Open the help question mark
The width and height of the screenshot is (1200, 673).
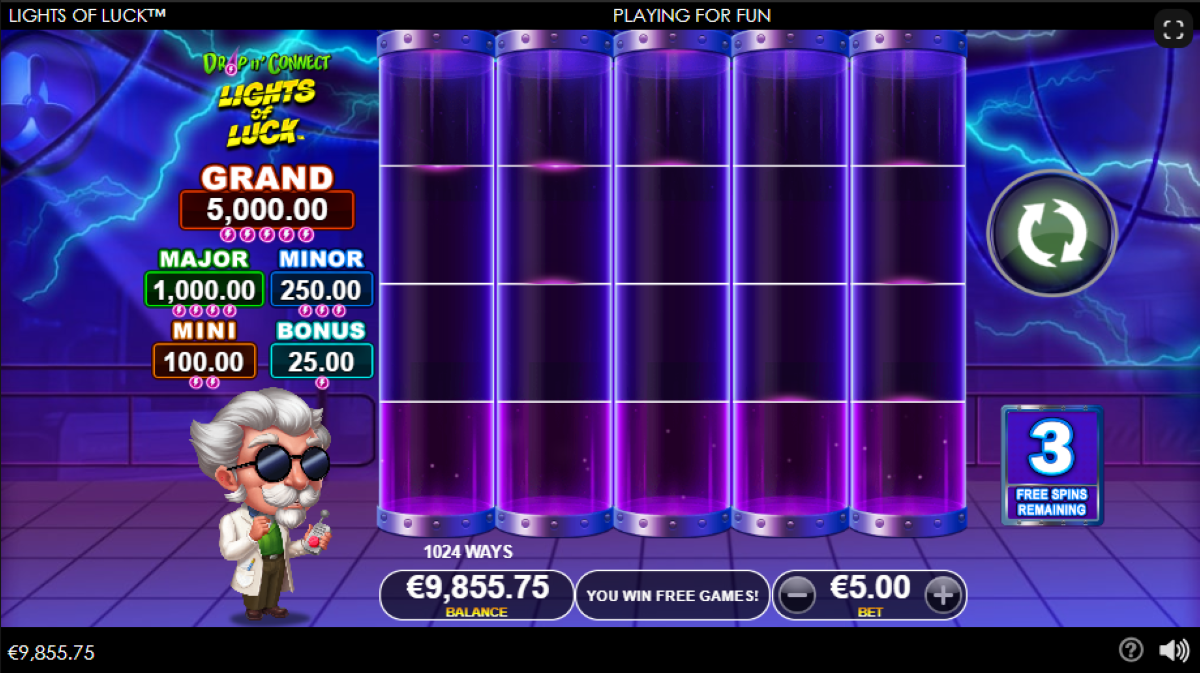[1131, 651]
